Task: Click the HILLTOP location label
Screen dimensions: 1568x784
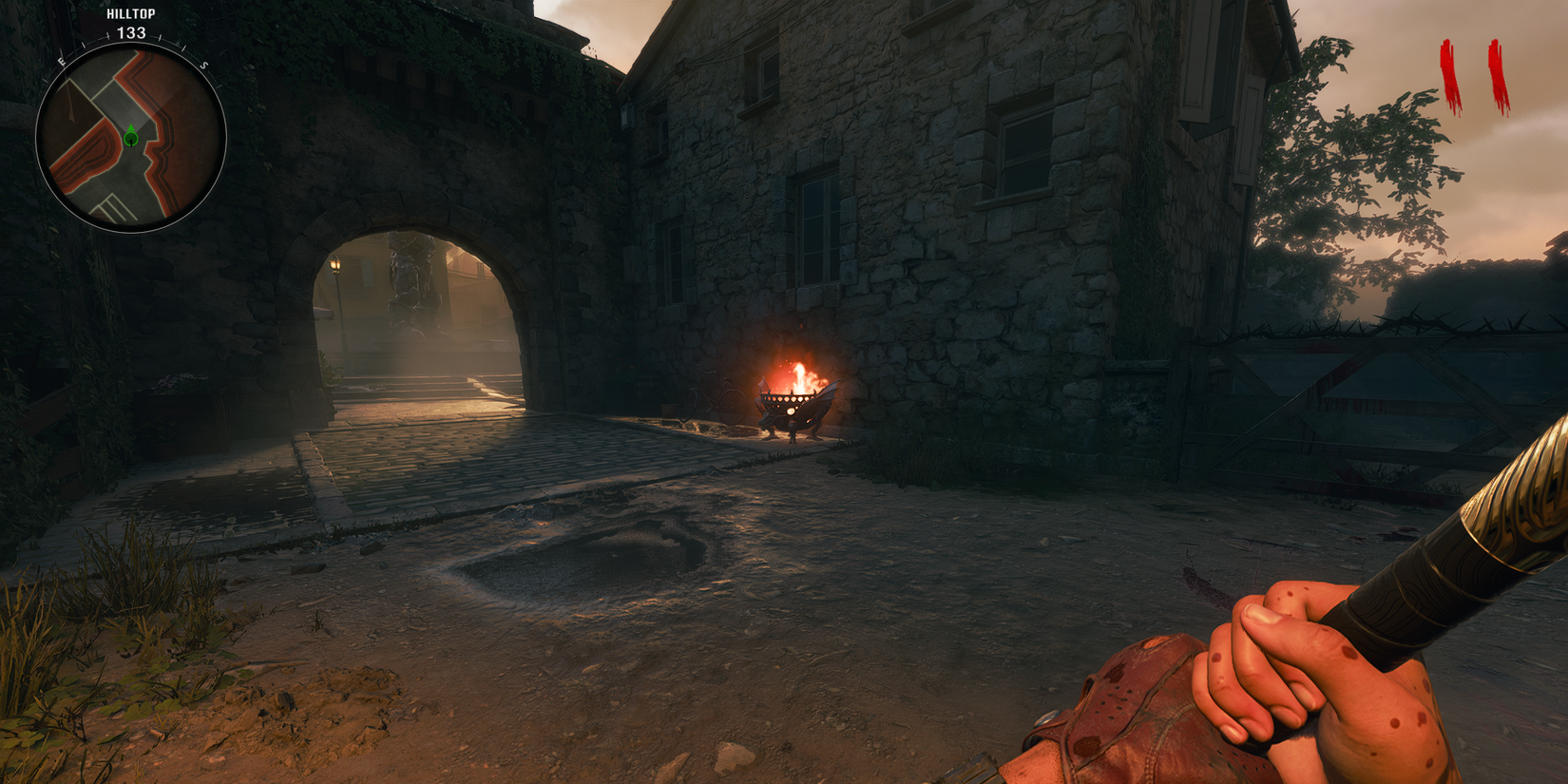Action: 133,15
